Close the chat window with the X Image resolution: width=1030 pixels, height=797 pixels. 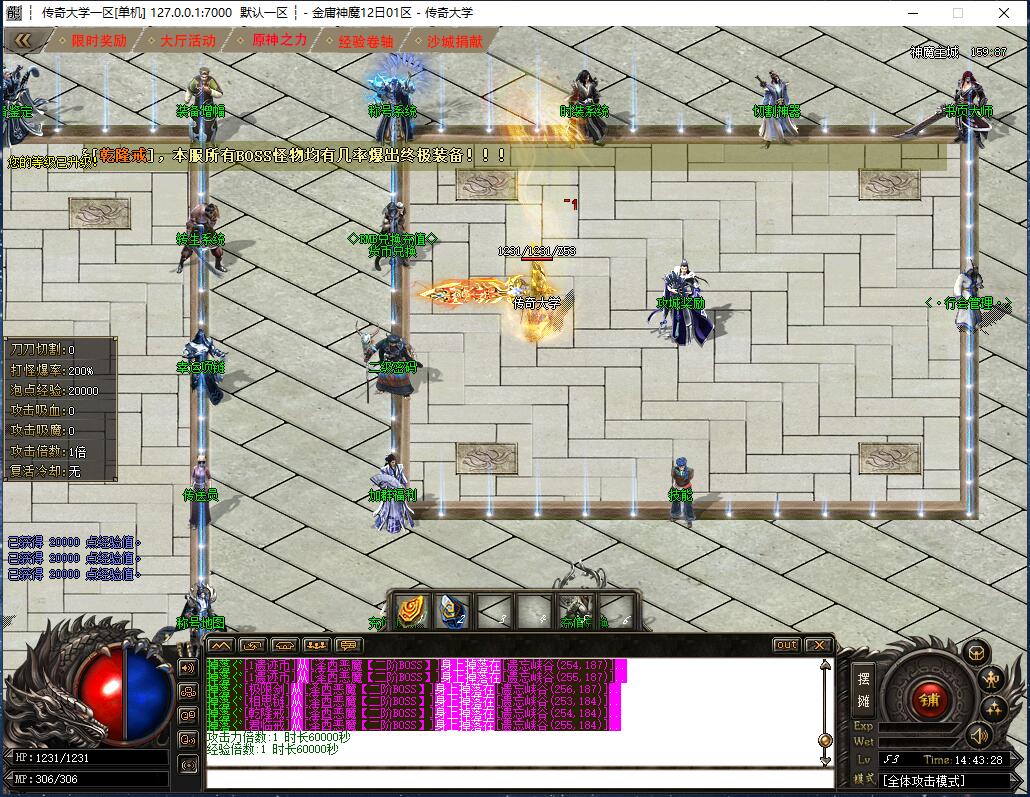coord(818,645)
